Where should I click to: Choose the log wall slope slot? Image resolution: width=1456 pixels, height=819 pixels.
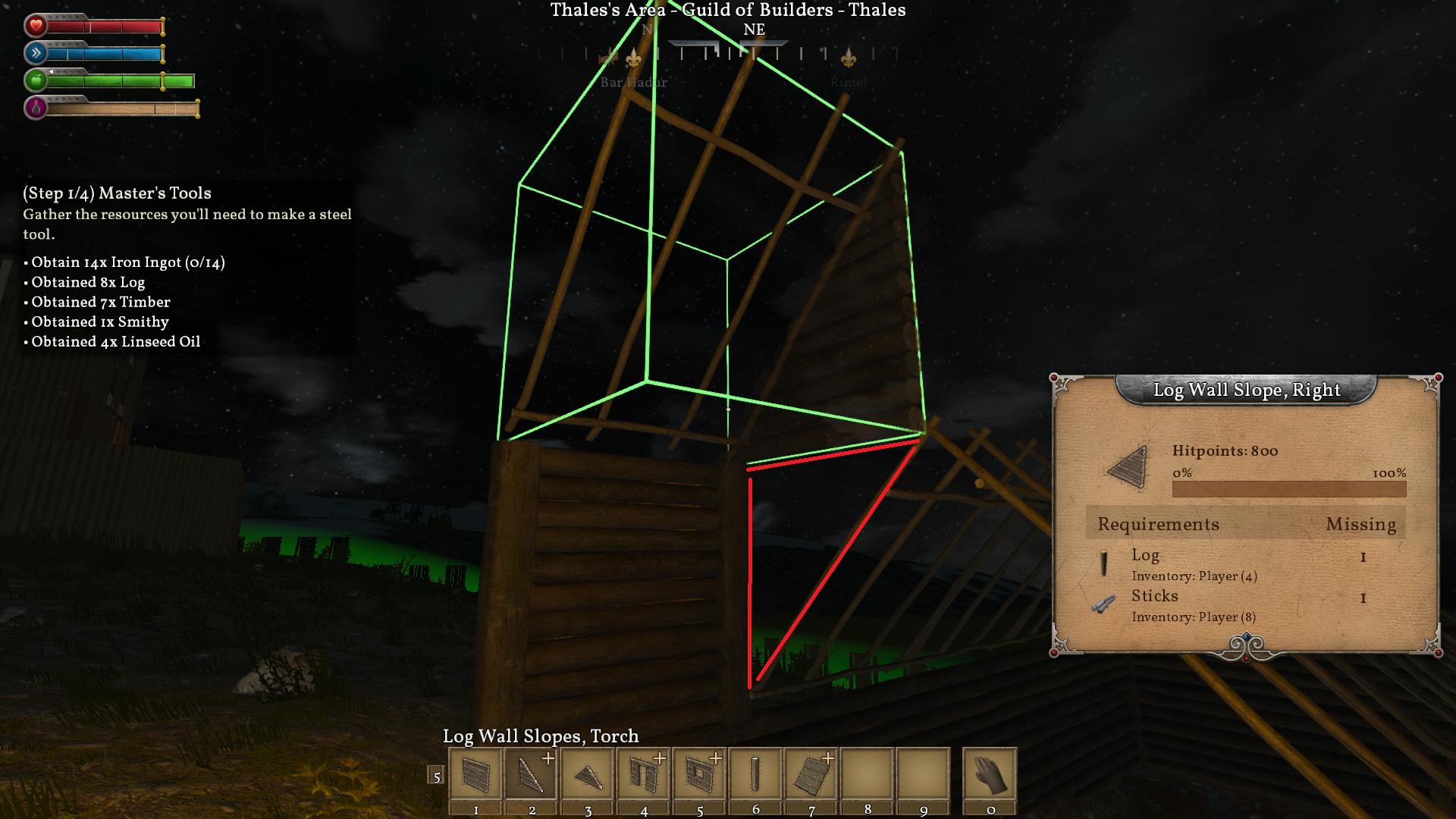pos(532,774)
